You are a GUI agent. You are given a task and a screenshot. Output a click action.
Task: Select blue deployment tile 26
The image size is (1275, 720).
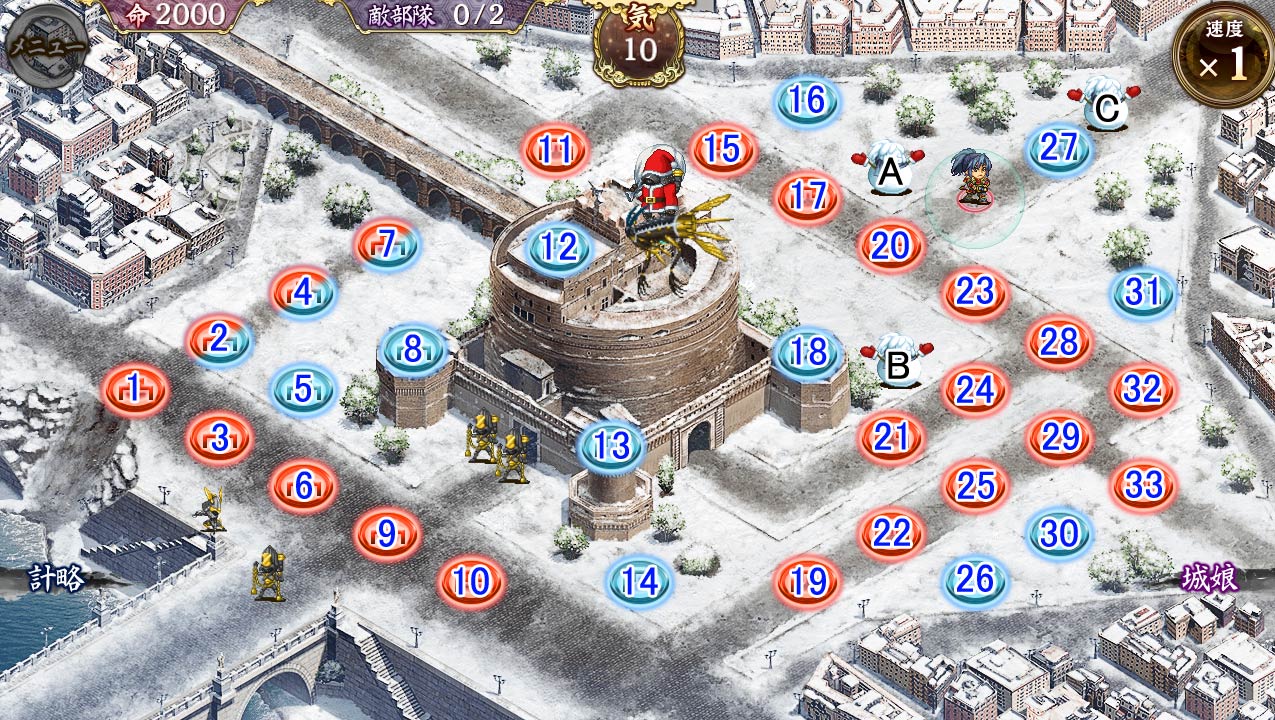(x=975, y=579)
